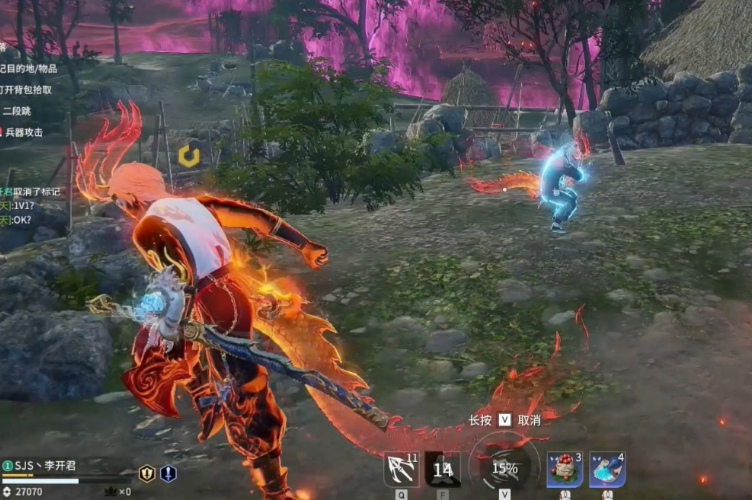Viewport: 752px width, 500px height.
Task: Click the blue sword weapon icon
Action: tap(168, 474)
